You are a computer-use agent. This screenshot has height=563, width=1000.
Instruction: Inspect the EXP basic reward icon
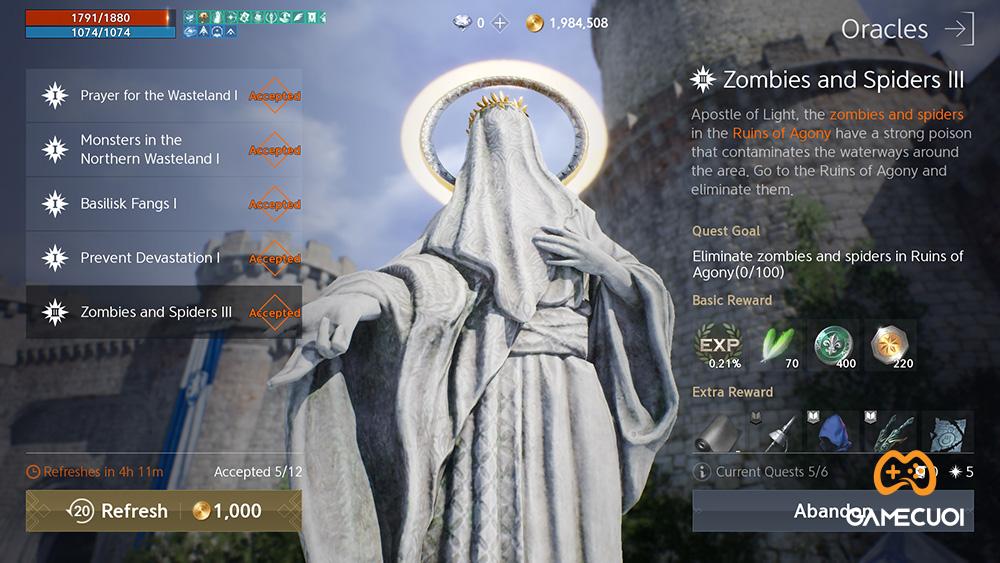click(717, 344)
